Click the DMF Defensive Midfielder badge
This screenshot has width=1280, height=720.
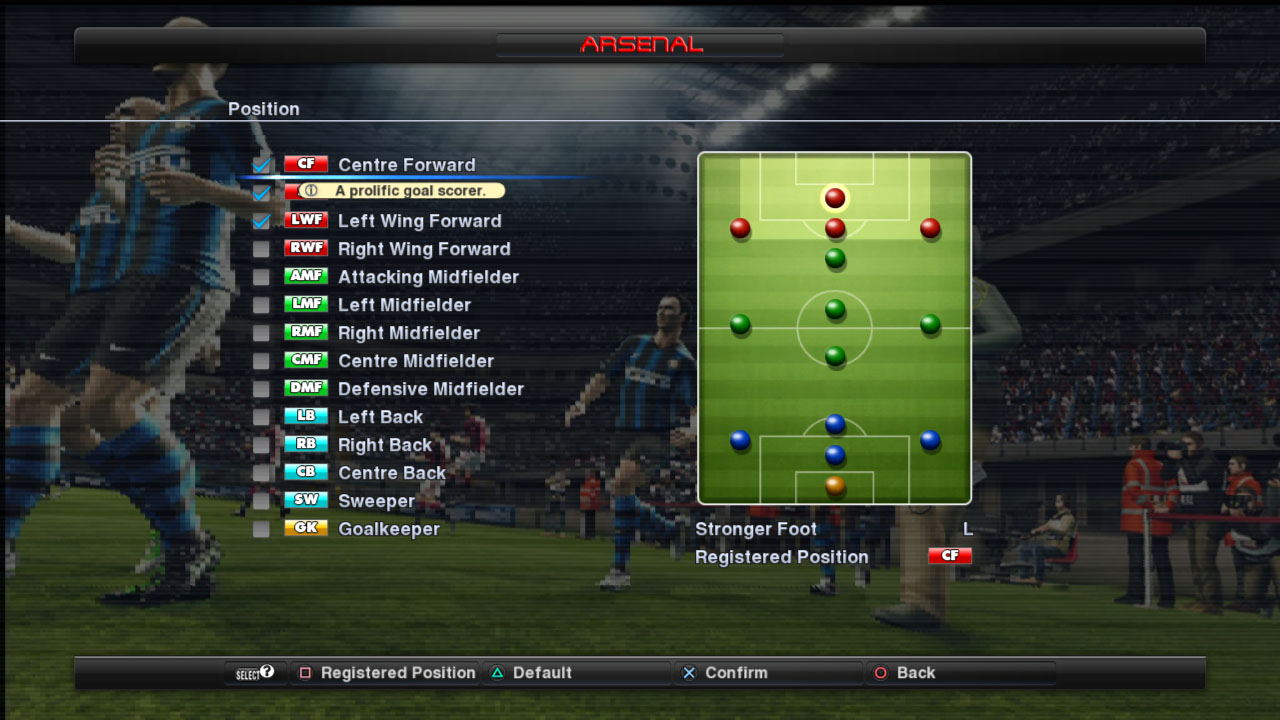click(x=306, y=388)
